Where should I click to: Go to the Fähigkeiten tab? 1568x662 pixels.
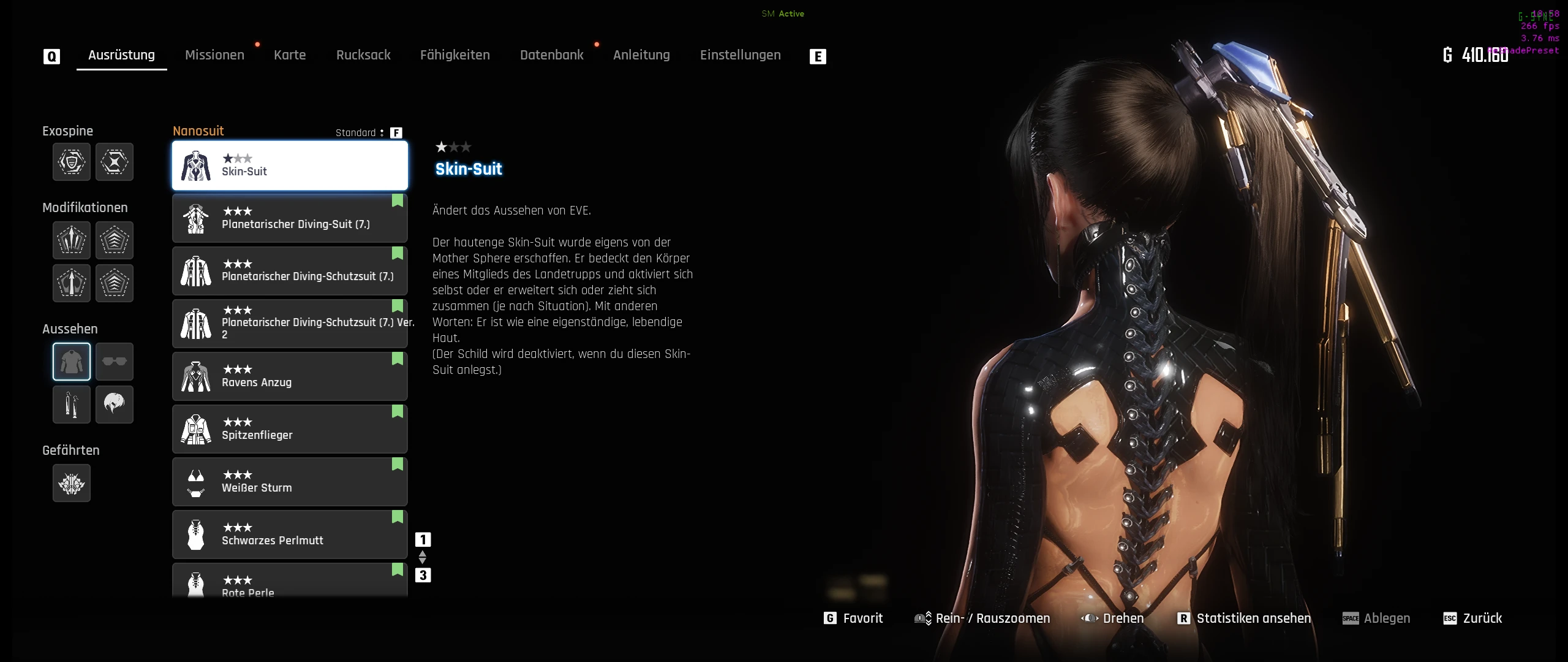(455, 55)
